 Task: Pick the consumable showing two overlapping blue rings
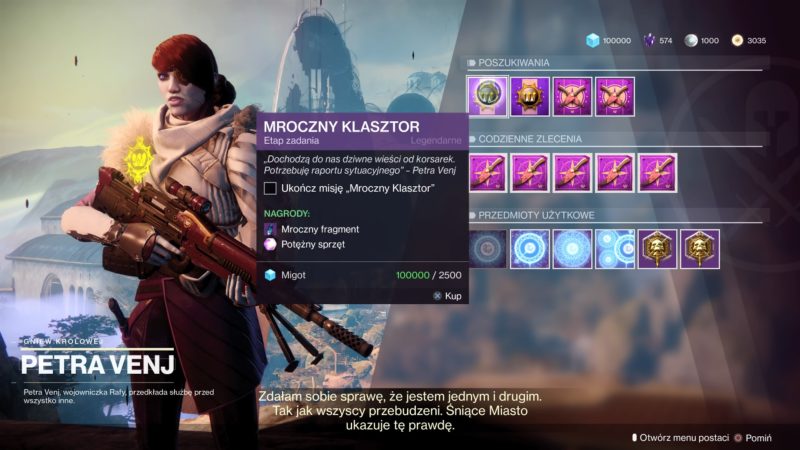[x=614, y=248]
